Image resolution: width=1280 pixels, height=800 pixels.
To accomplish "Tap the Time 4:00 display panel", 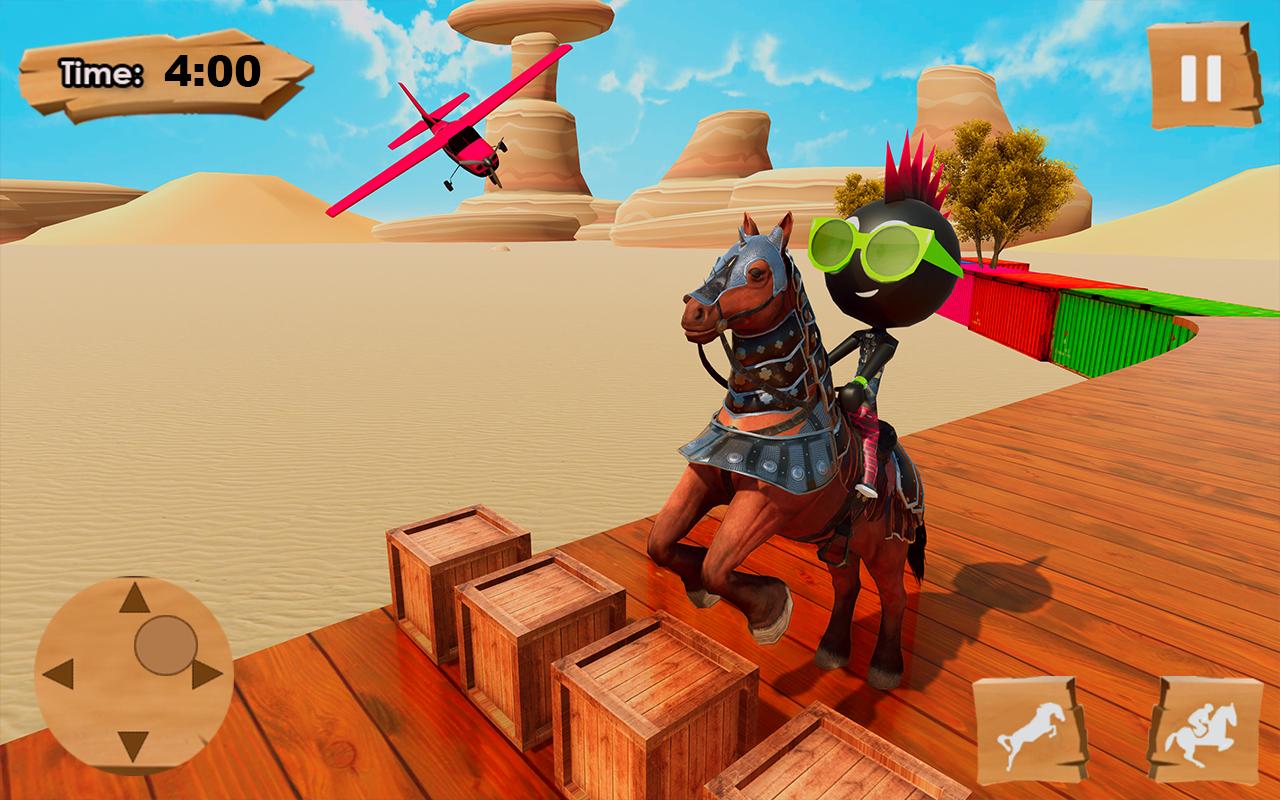I will tap(160, 70).
